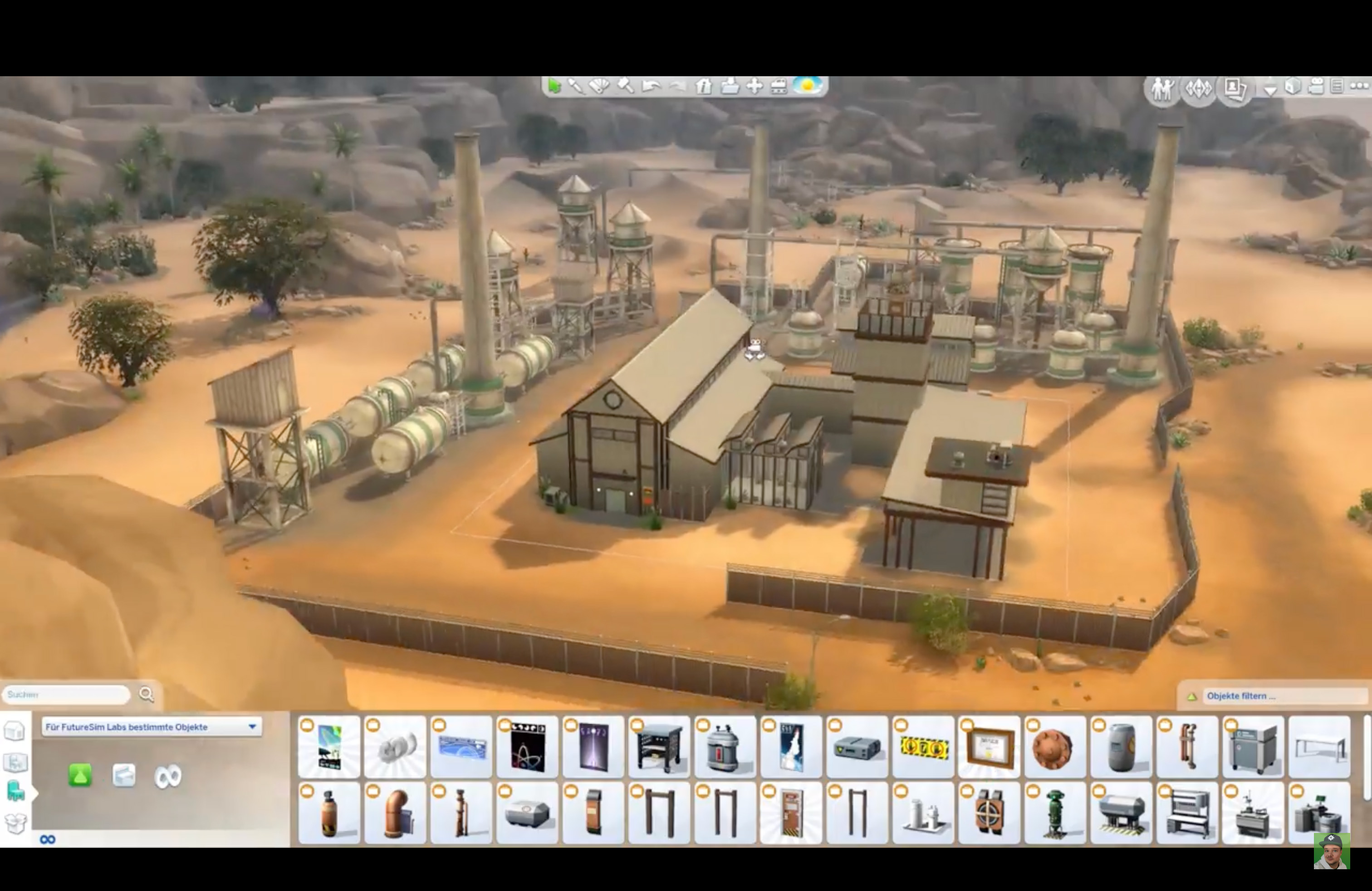Select the green flask category icon

[80, 776]
